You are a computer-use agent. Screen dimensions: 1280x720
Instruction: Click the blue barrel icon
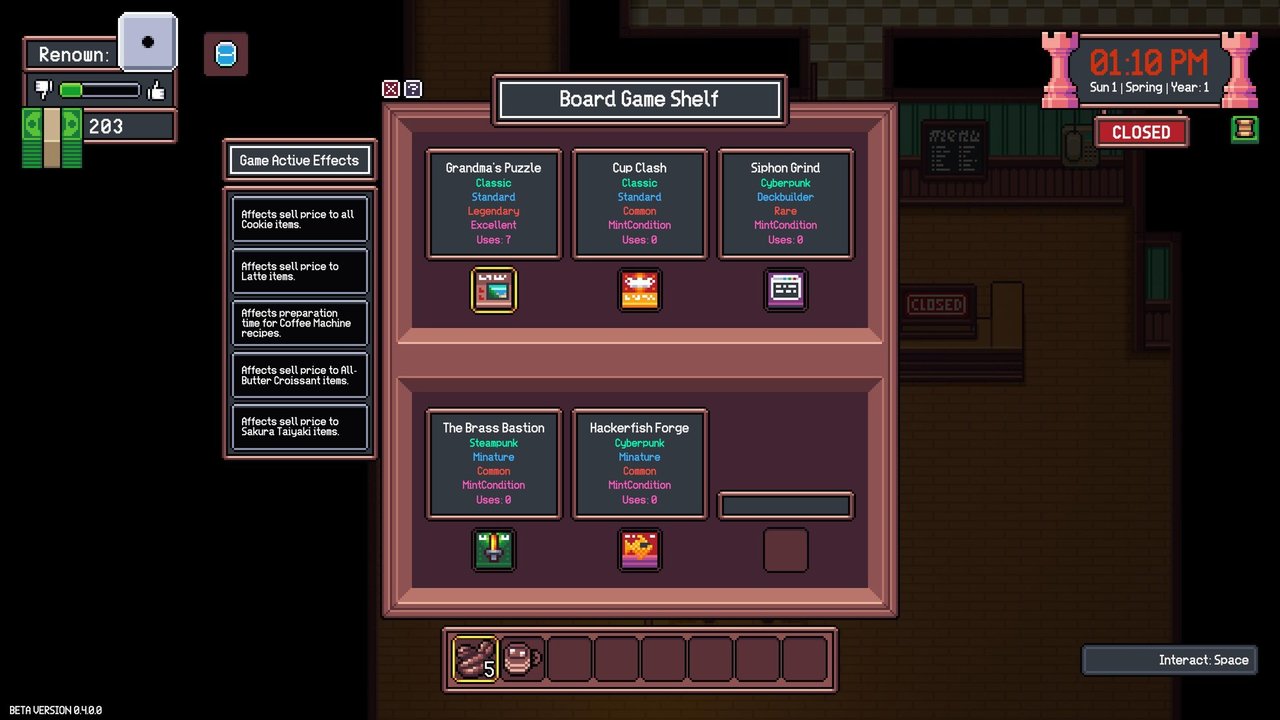[226, 54]
